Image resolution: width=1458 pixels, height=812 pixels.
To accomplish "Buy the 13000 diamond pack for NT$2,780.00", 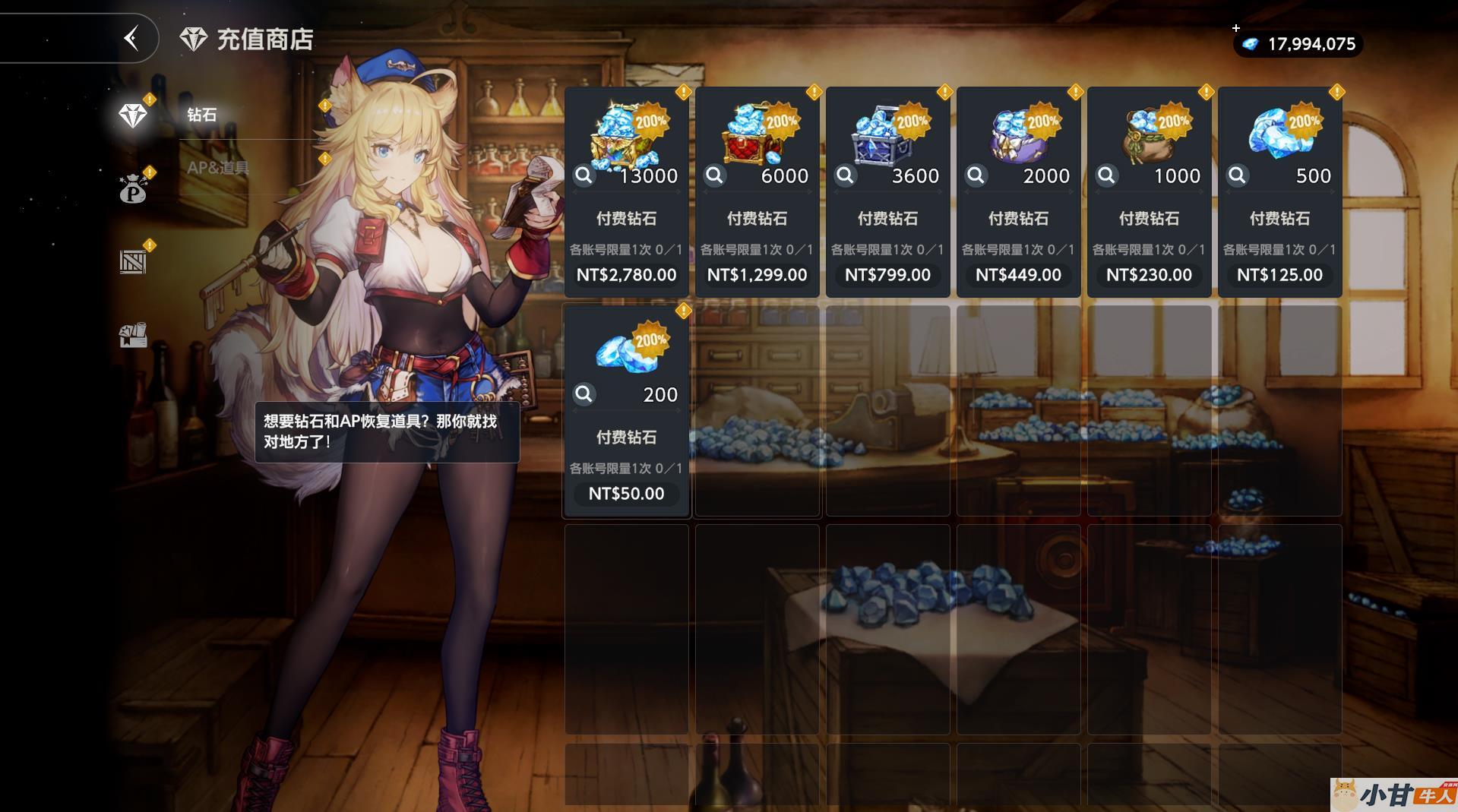I will coord(626,275).
